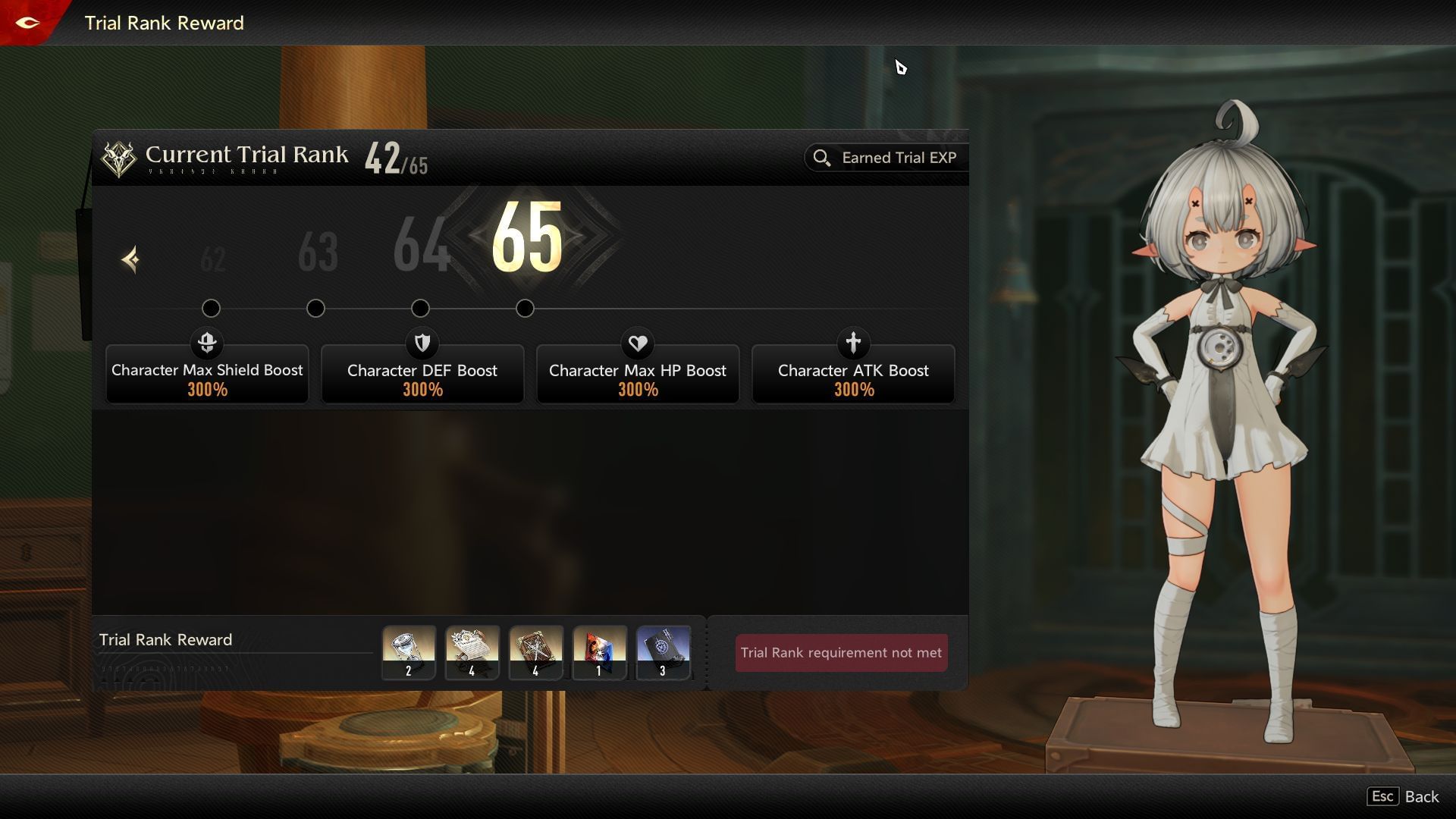This screenshot has height=819, width=1456.
Task: Select the hourglass reward with count 2
Action: (x=408, y=652)
